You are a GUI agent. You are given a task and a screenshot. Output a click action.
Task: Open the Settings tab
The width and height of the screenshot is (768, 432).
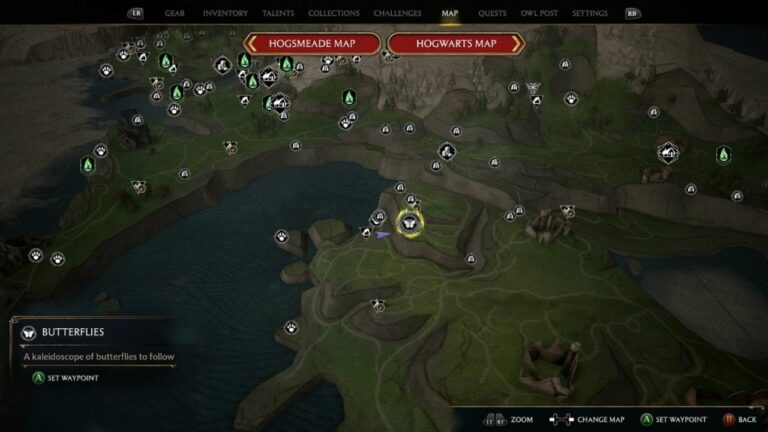590,14
